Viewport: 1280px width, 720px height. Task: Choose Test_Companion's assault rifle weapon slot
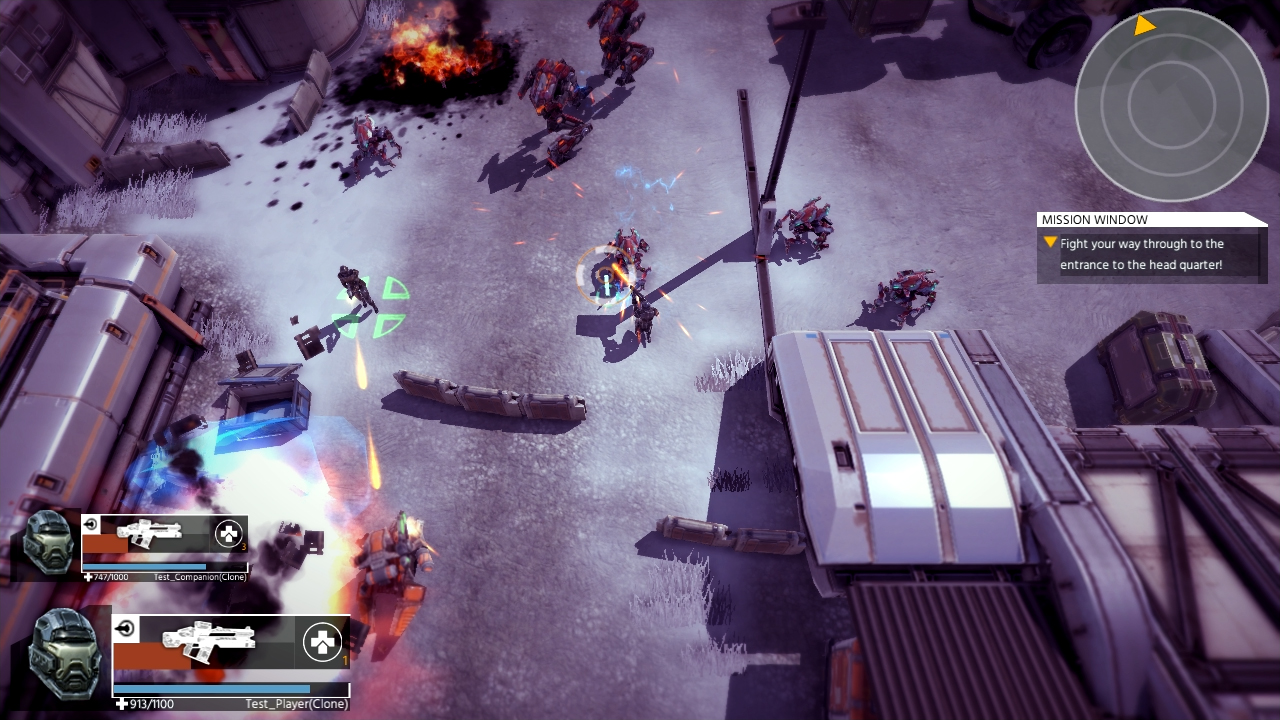coord(150,533)
